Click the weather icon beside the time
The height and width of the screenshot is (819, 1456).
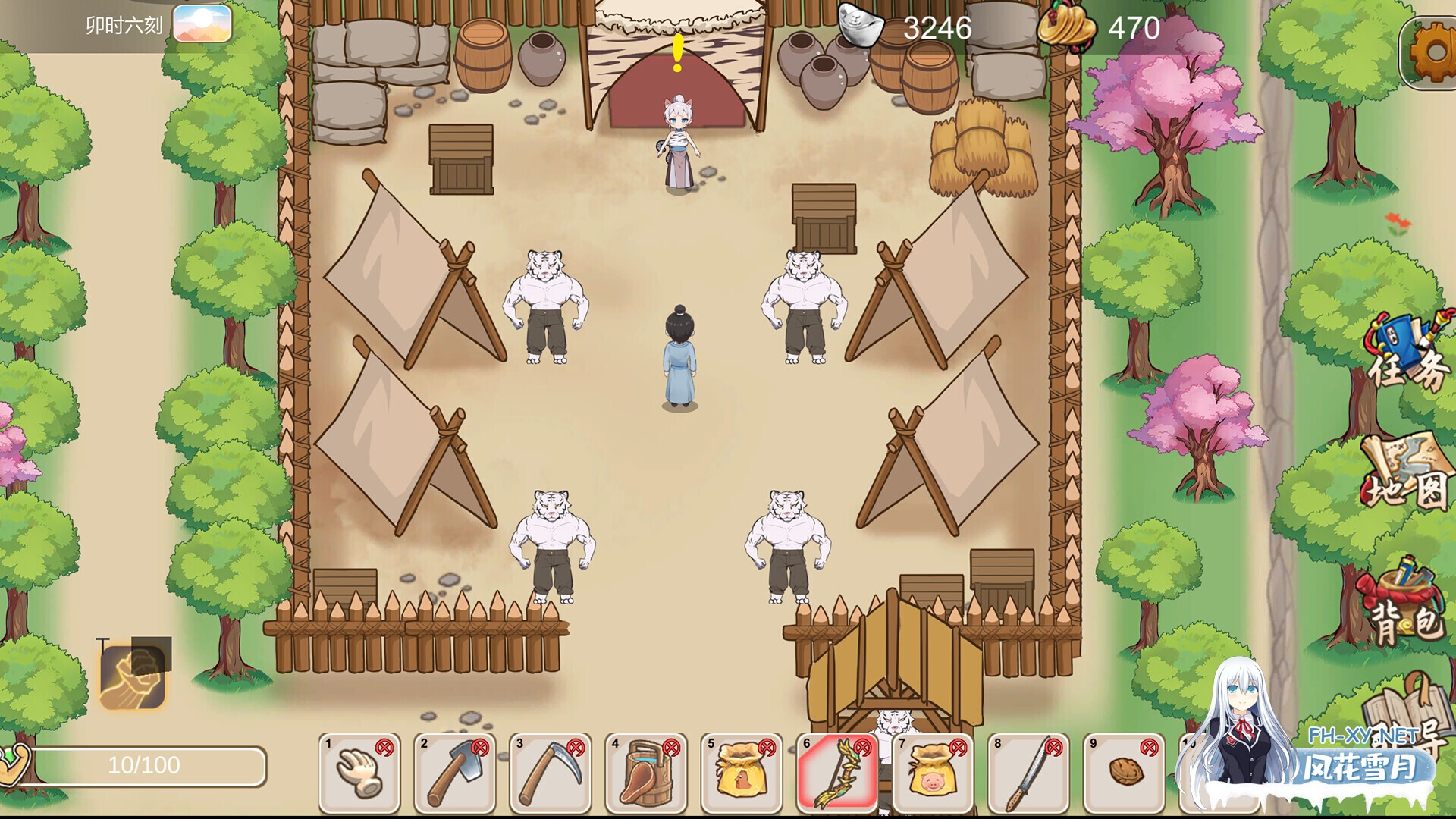202,25
